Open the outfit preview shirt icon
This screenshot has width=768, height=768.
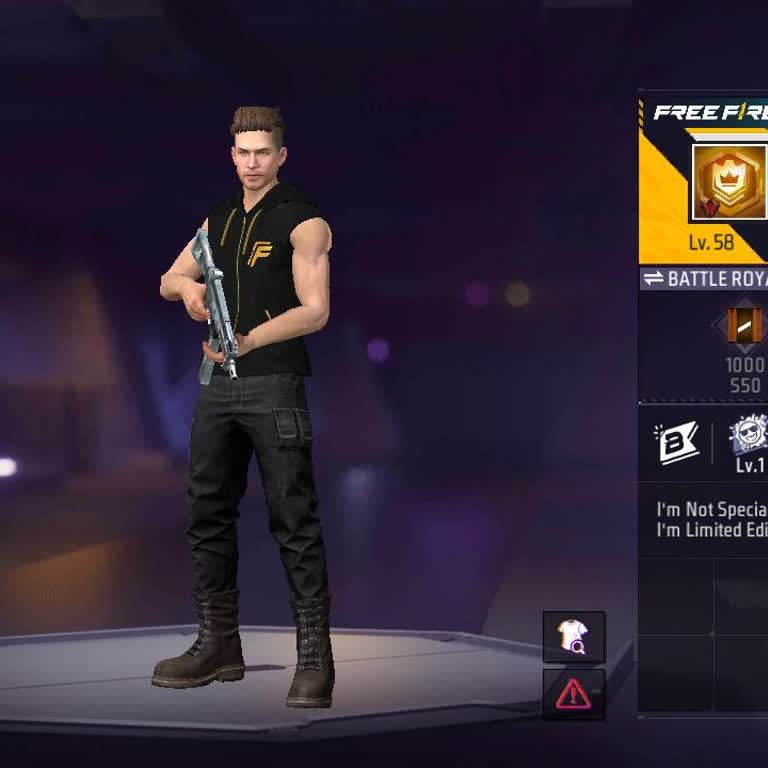pos(574,637)
